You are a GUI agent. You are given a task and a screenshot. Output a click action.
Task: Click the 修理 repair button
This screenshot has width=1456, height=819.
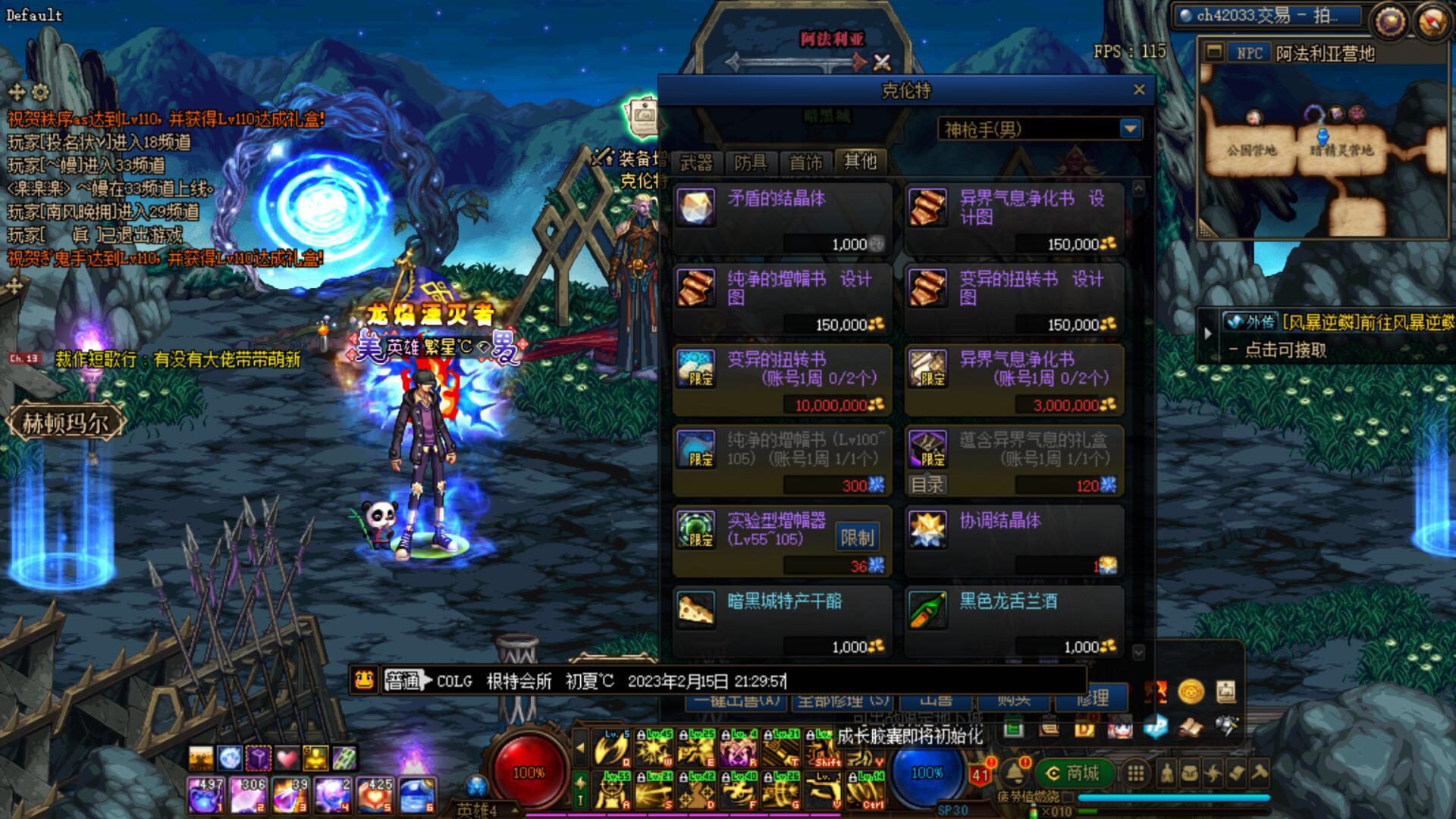(x=1093, y=698)
